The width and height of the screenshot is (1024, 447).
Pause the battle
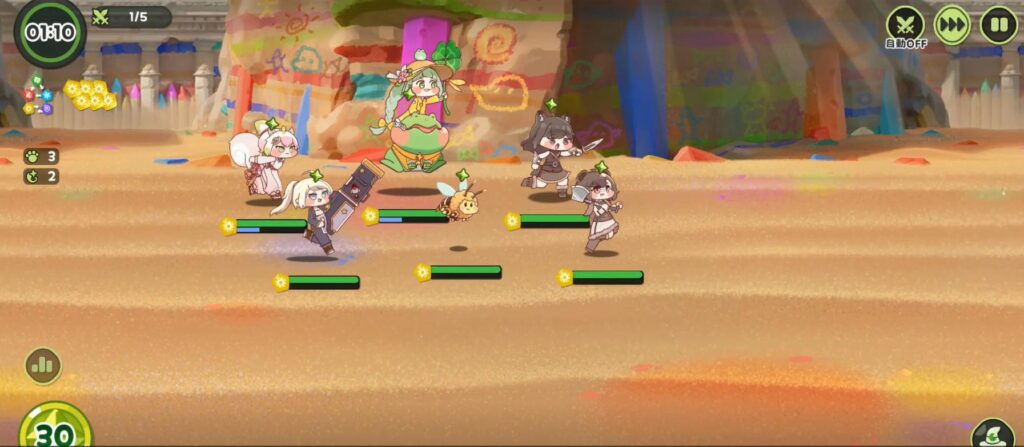[x=998, y=24]
